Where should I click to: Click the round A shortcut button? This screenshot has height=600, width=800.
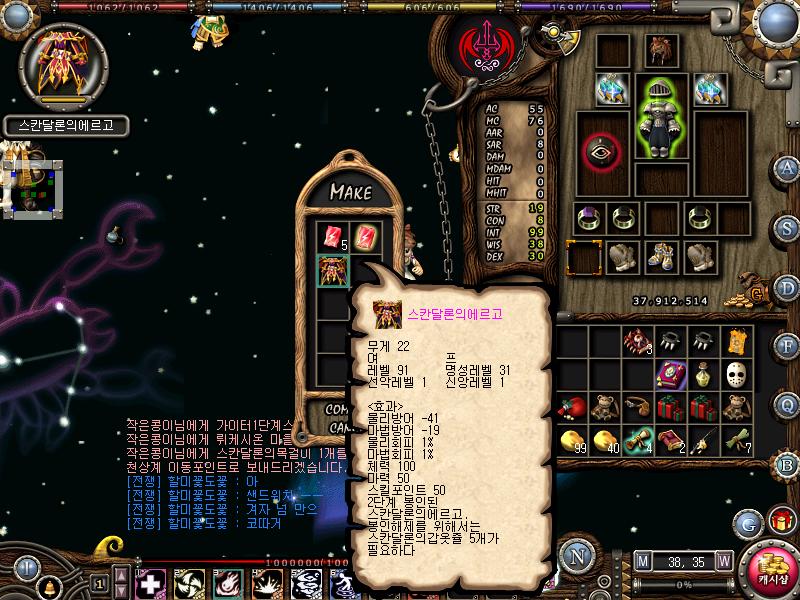tap(786, 167)
